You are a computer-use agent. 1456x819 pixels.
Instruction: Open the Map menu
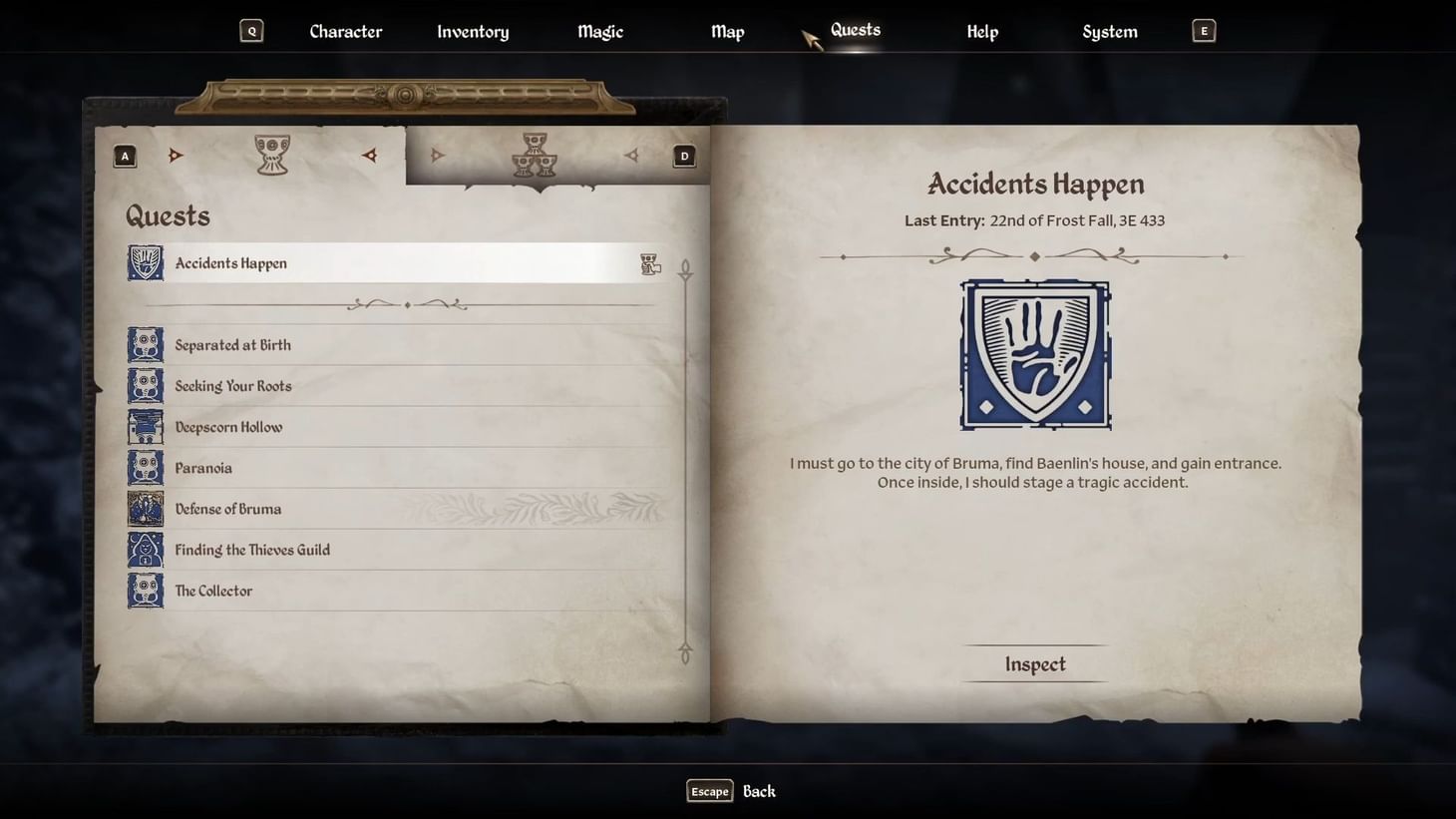pos(727,31)
